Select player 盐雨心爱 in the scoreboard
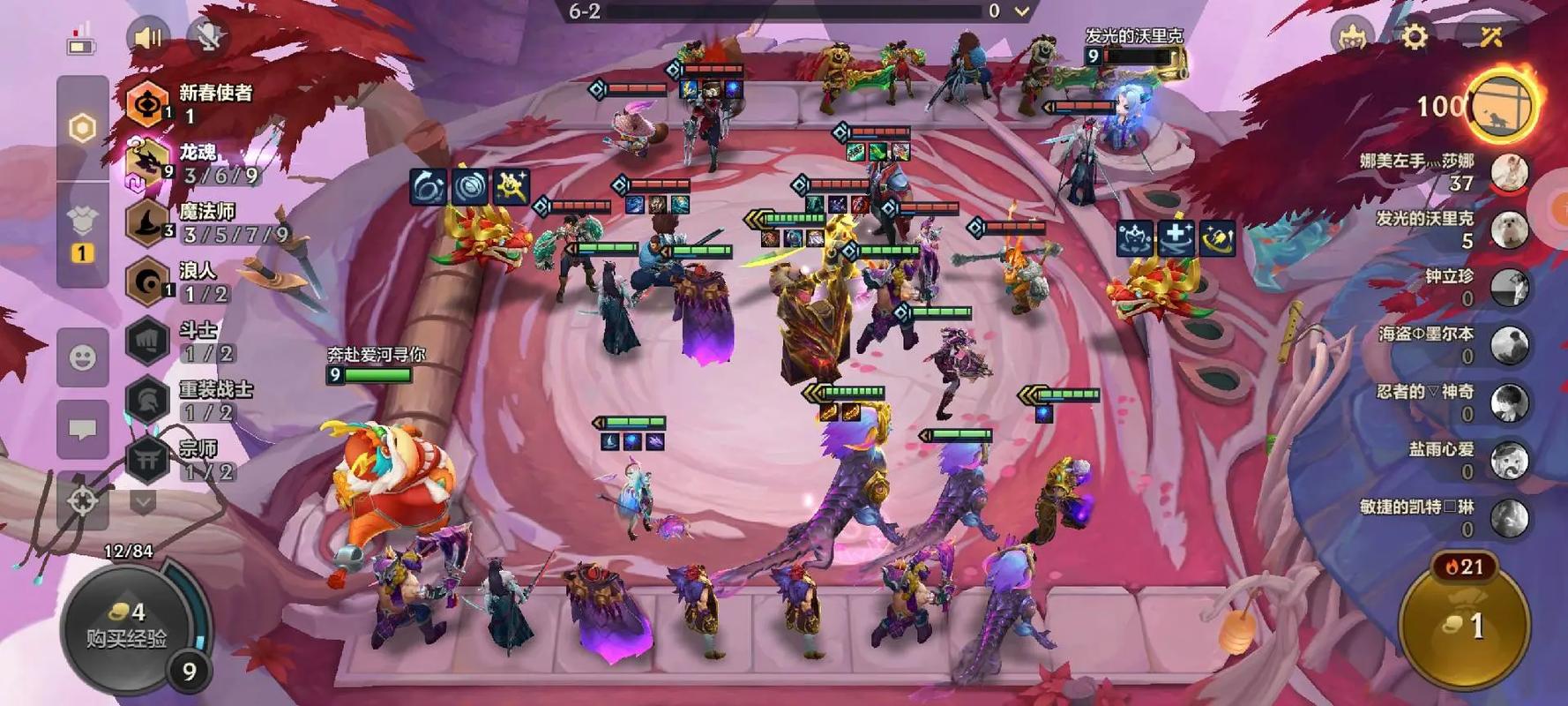1568x706 pixels. pos(1509,460)
